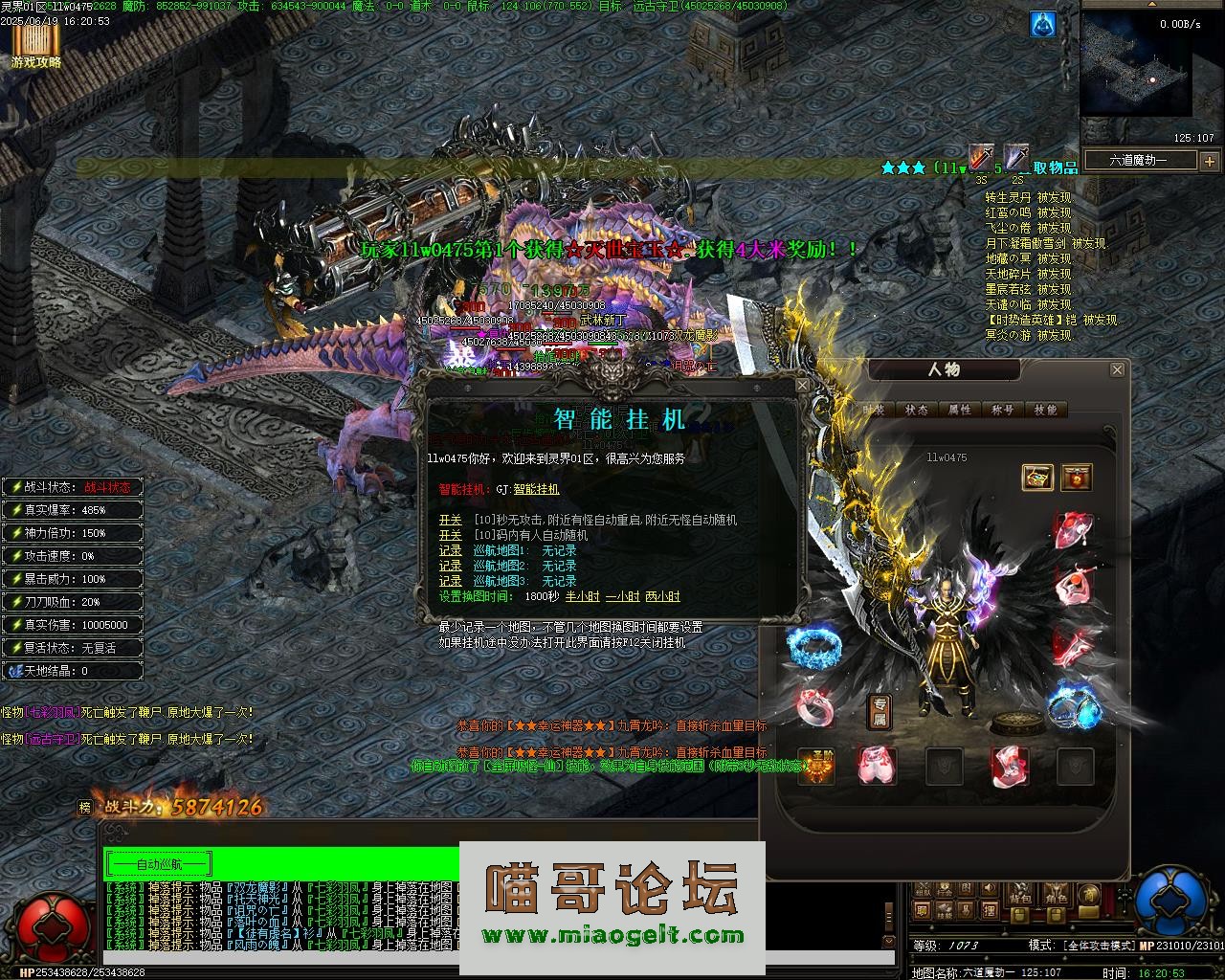The image size is (1225, 980).
Task: Pick the 两小时 map switch time
Action: (662, 596)
